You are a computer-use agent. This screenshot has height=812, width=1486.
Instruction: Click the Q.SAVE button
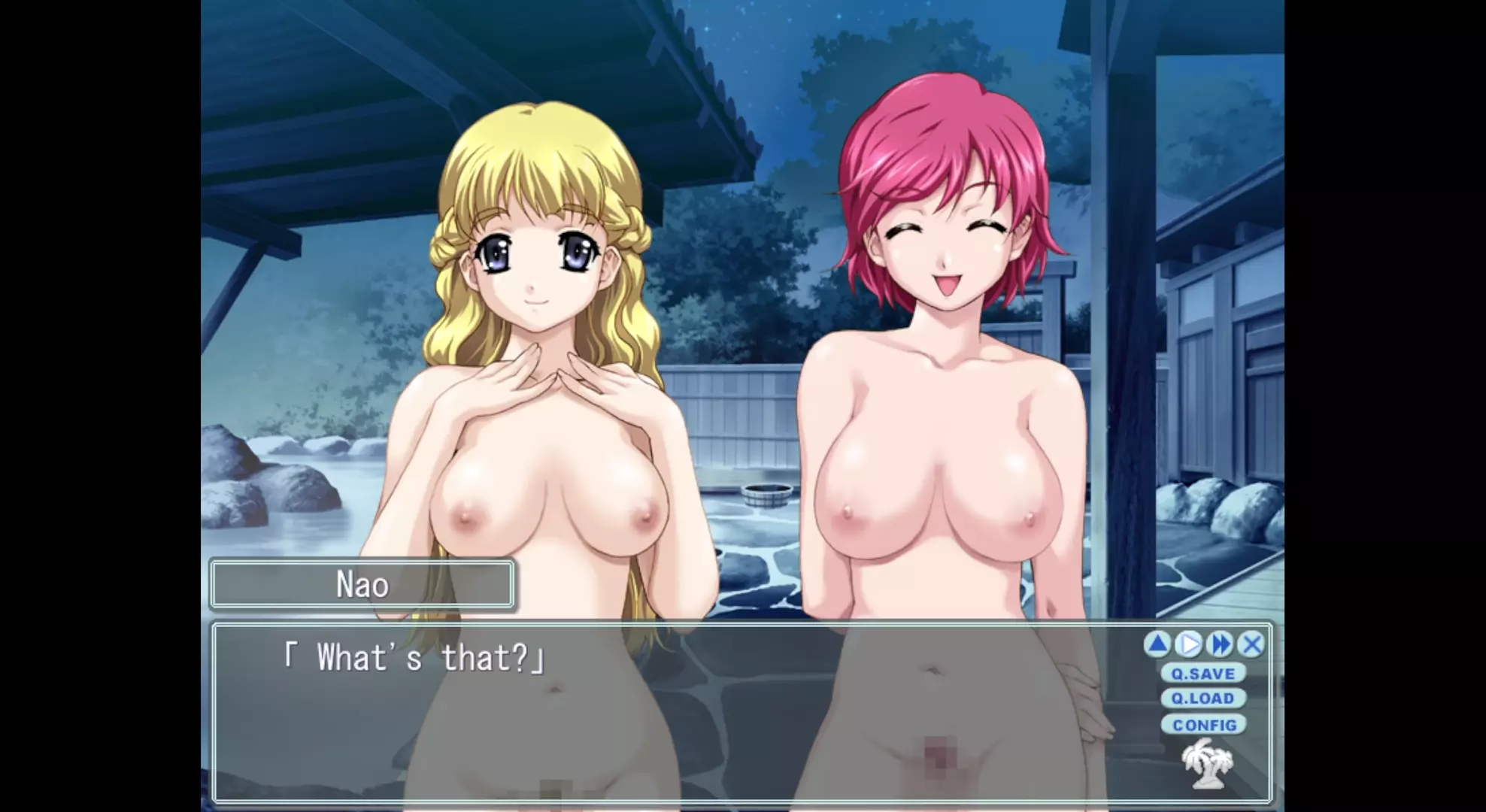click(x=1202, y=673)
